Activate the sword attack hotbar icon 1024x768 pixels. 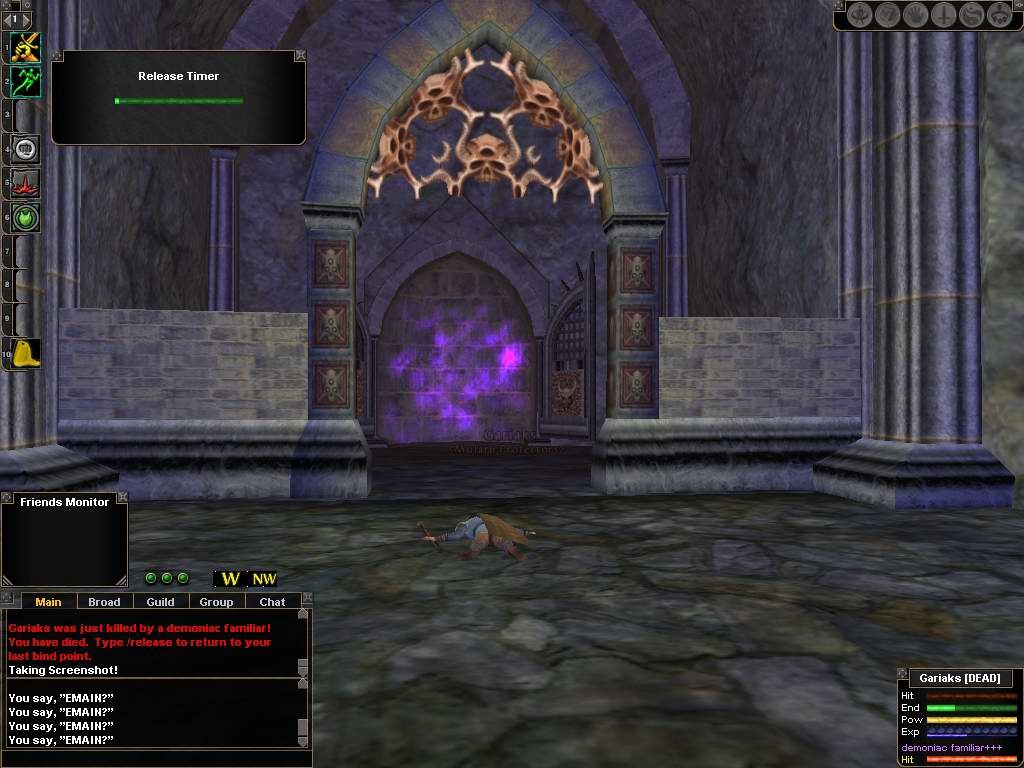tap(25, 47)
